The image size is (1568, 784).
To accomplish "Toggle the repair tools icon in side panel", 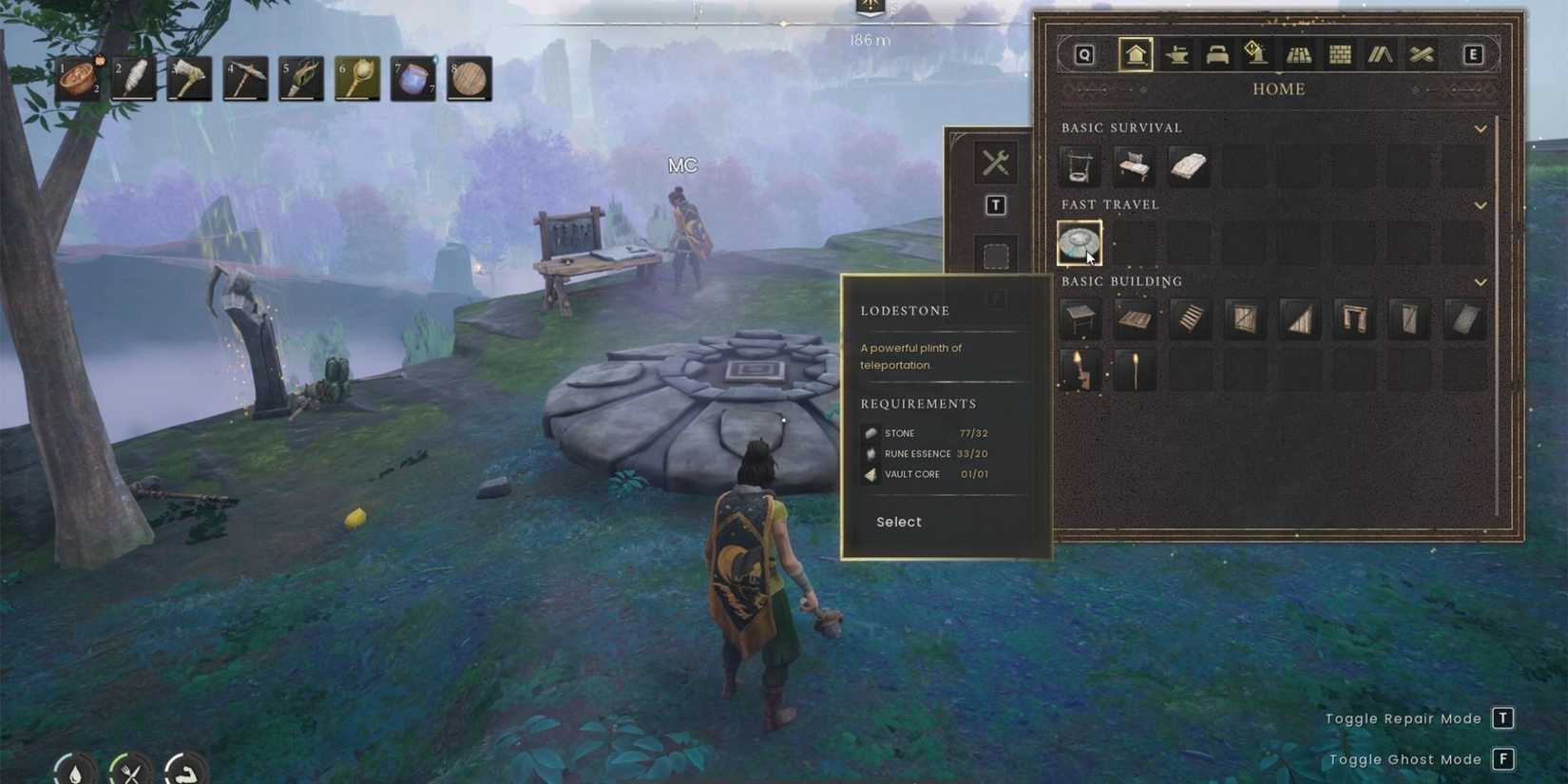I will 996,162.
